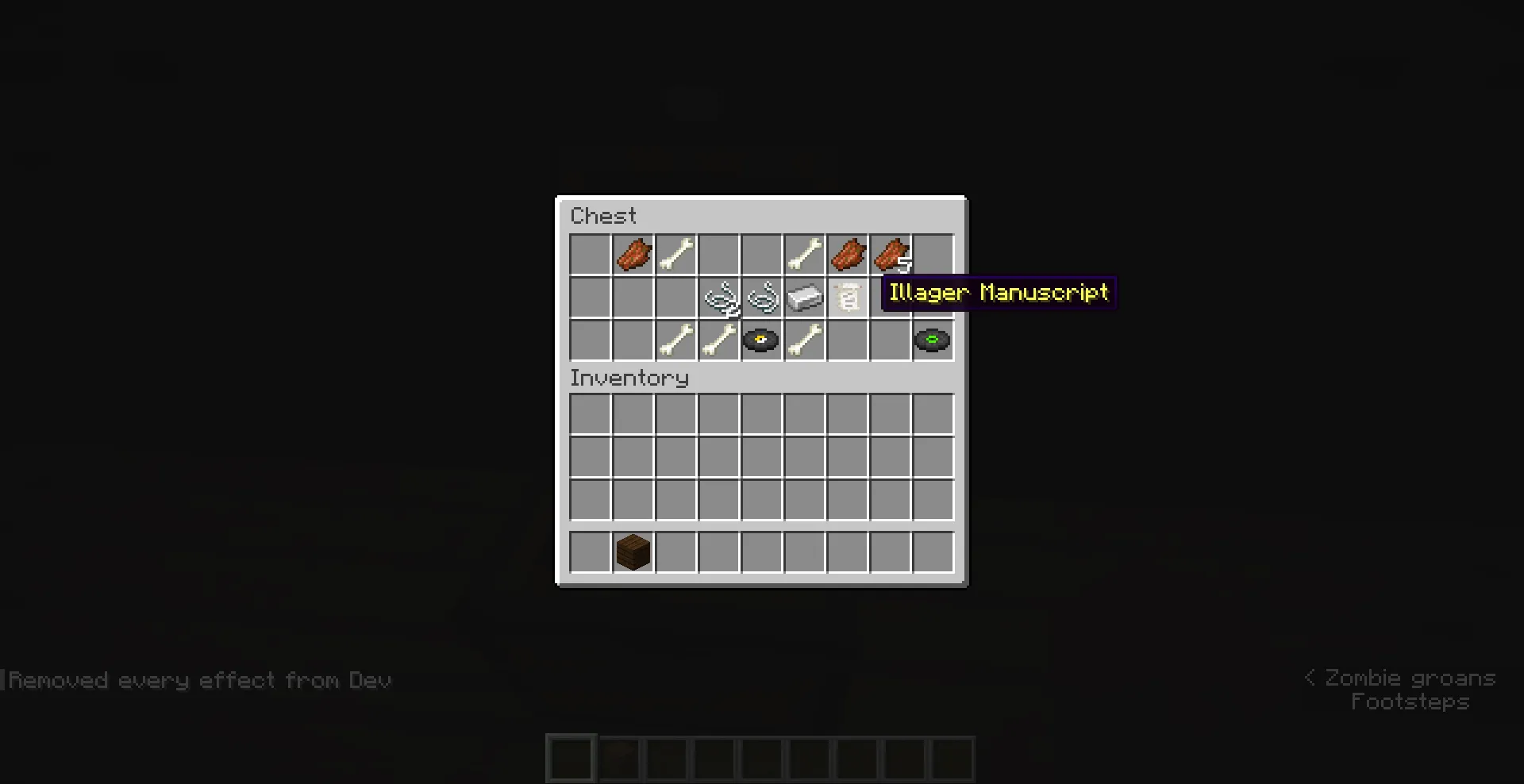Select the green music disc in the chest
1524x784 pixels.
point(932,340)
